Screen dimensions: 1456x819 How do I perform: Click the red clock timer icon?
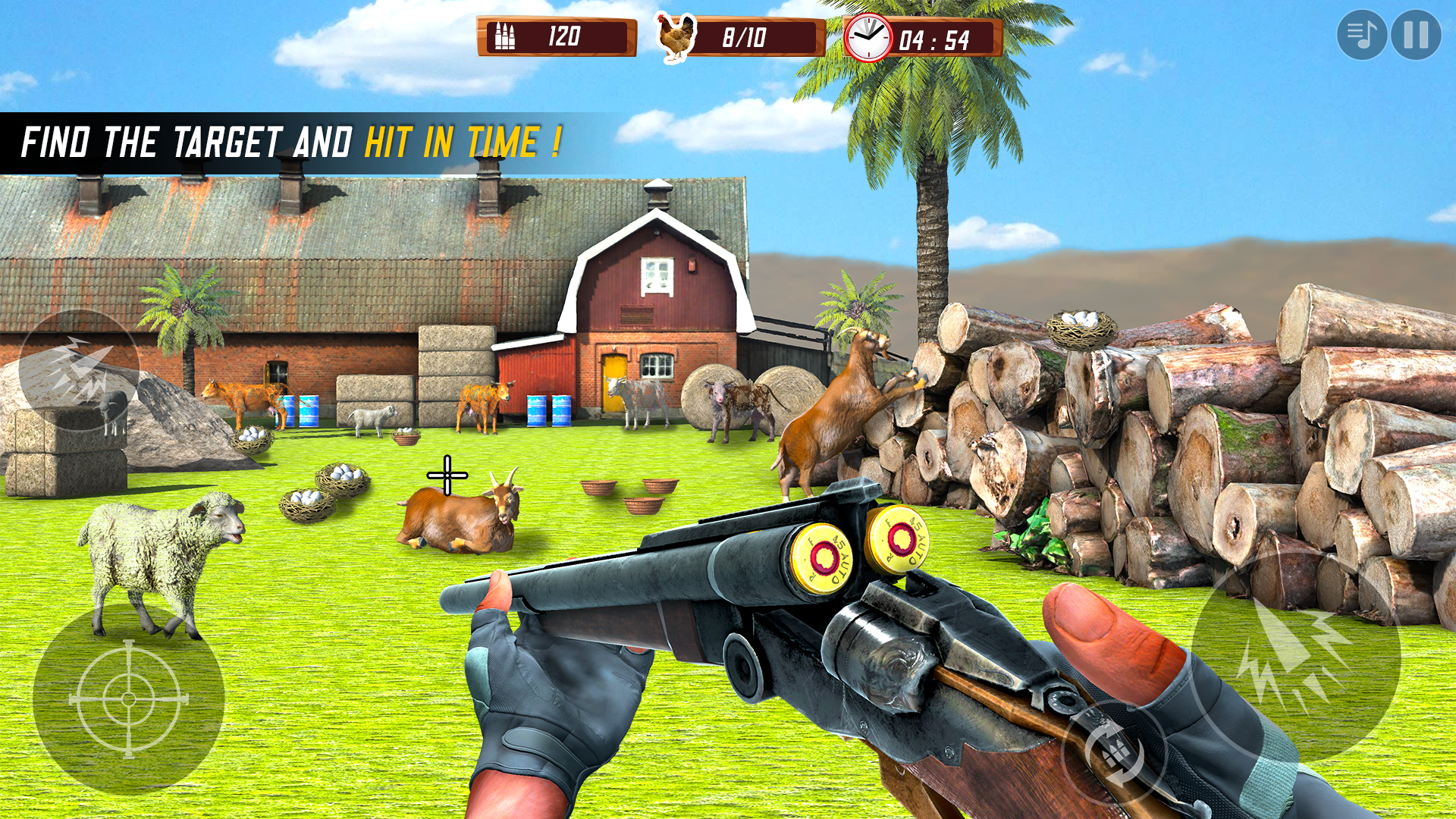868,36
